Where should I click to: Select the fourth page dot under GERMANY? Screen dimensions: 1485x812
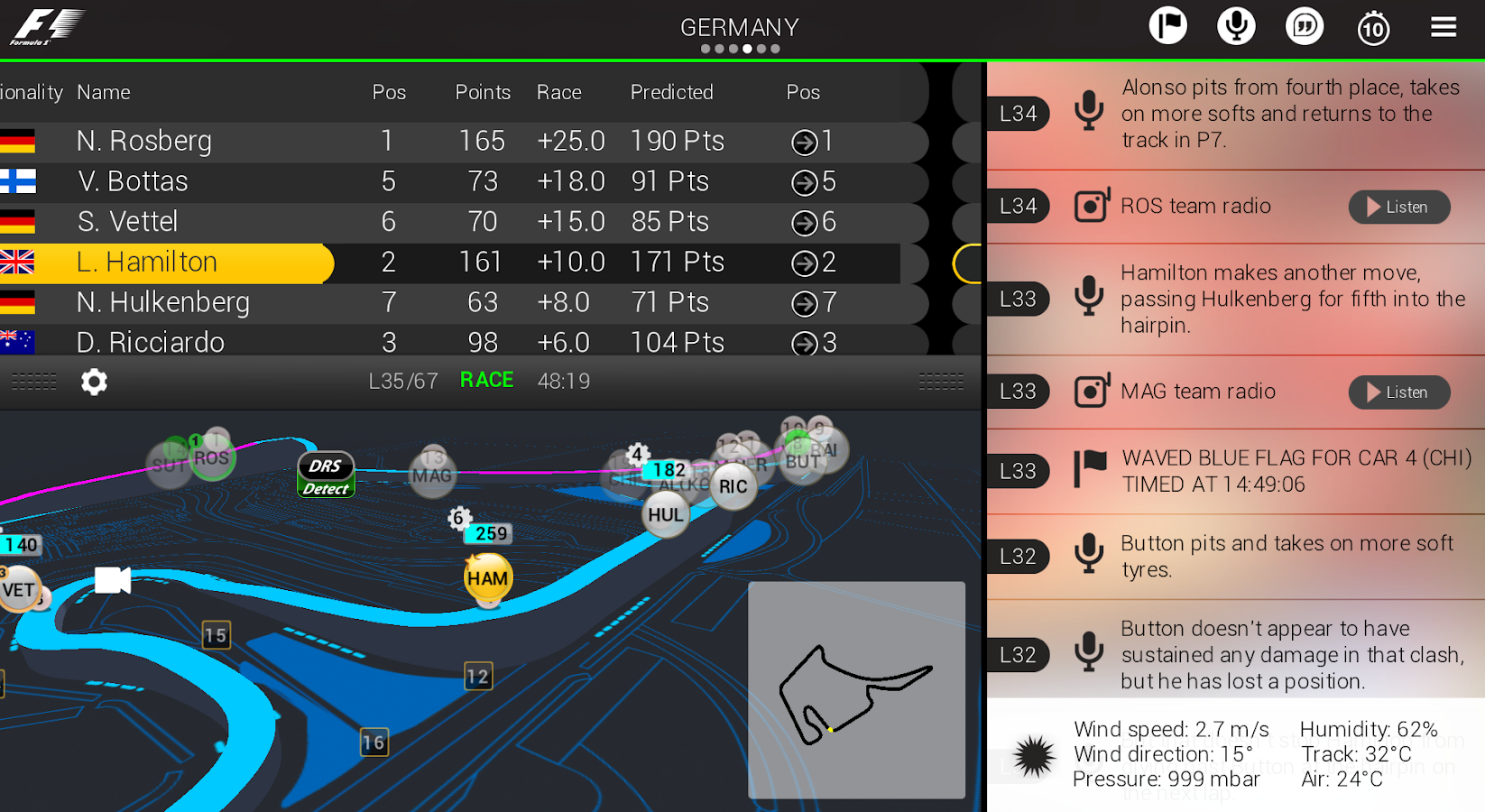(x=747, y=50)
